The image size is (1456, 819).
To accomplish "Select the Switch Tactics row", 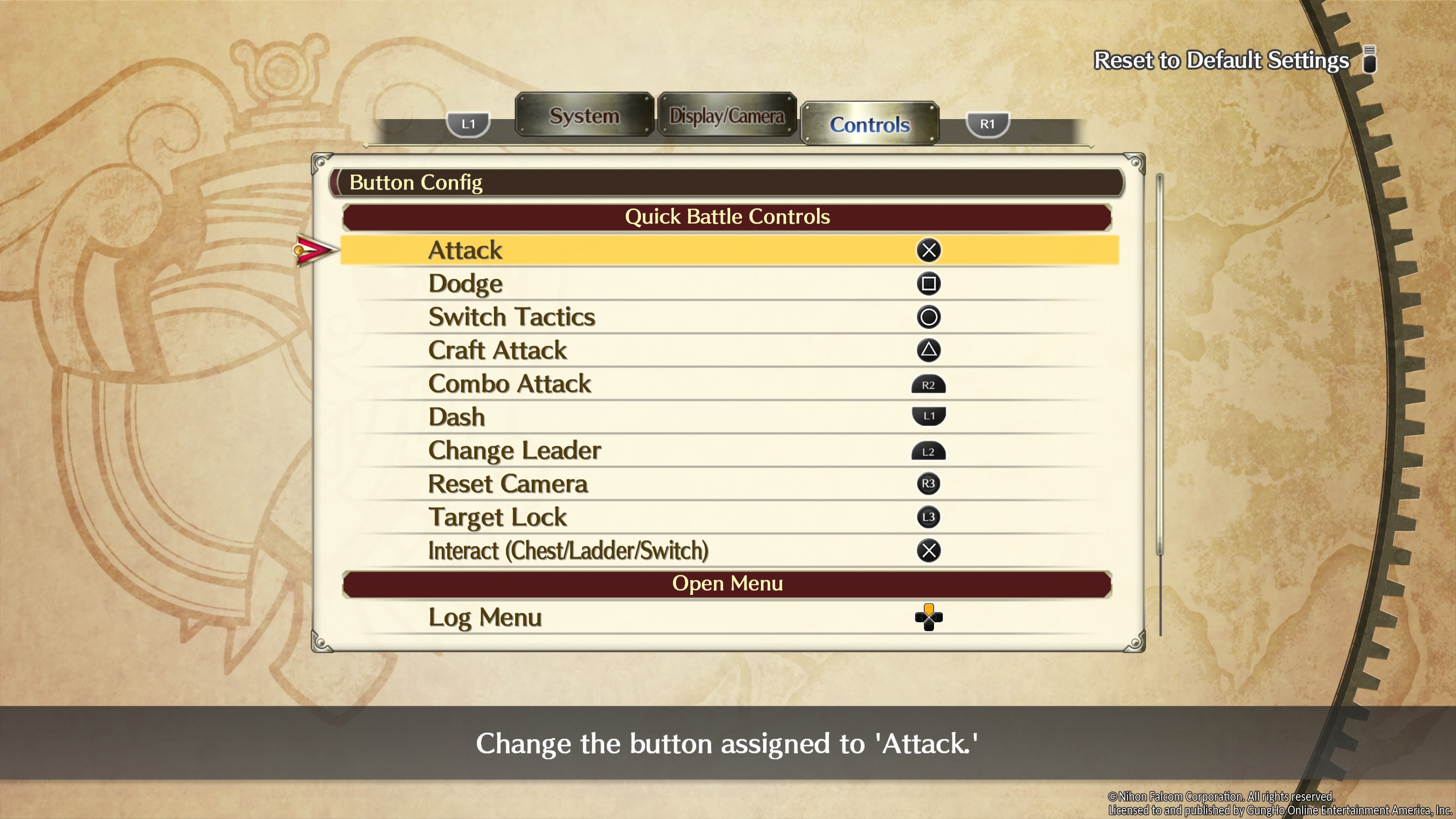I will (728, 317).
